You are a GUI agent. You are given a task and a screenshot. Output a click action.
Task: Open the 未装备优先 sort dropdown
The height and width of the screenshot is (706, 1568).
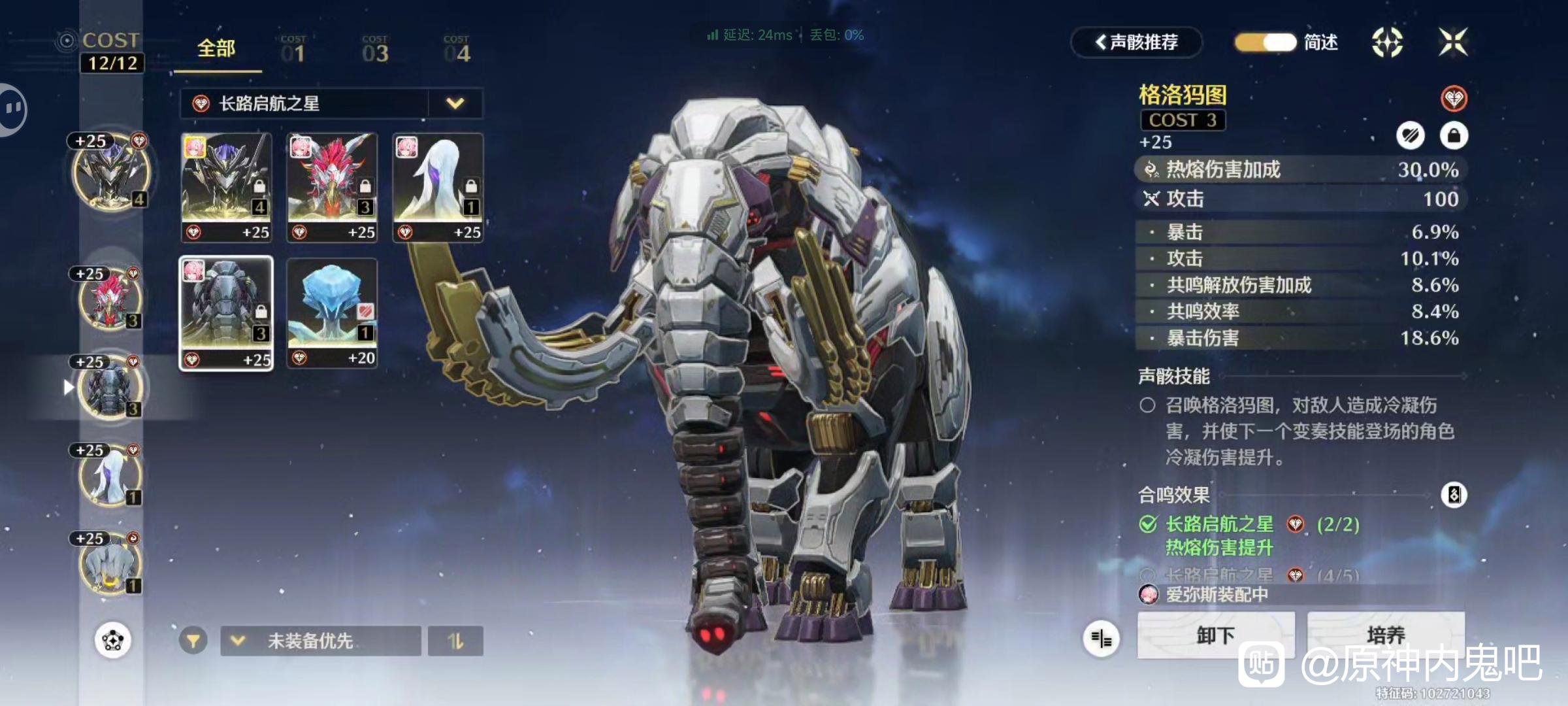tap(320, 641)
